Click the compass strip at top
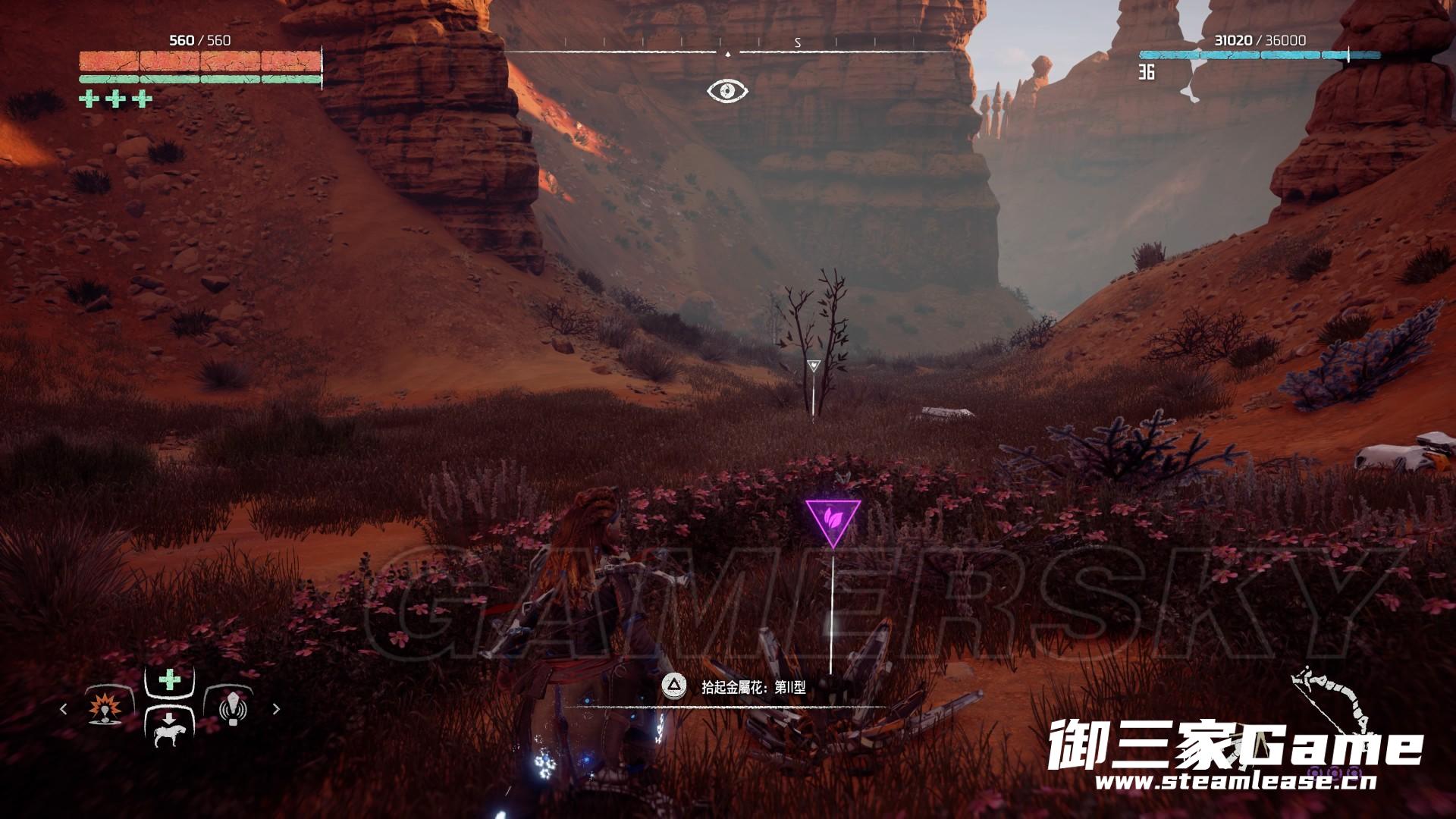The width and height of the screenshot is (1456, 819). [728, 47]
